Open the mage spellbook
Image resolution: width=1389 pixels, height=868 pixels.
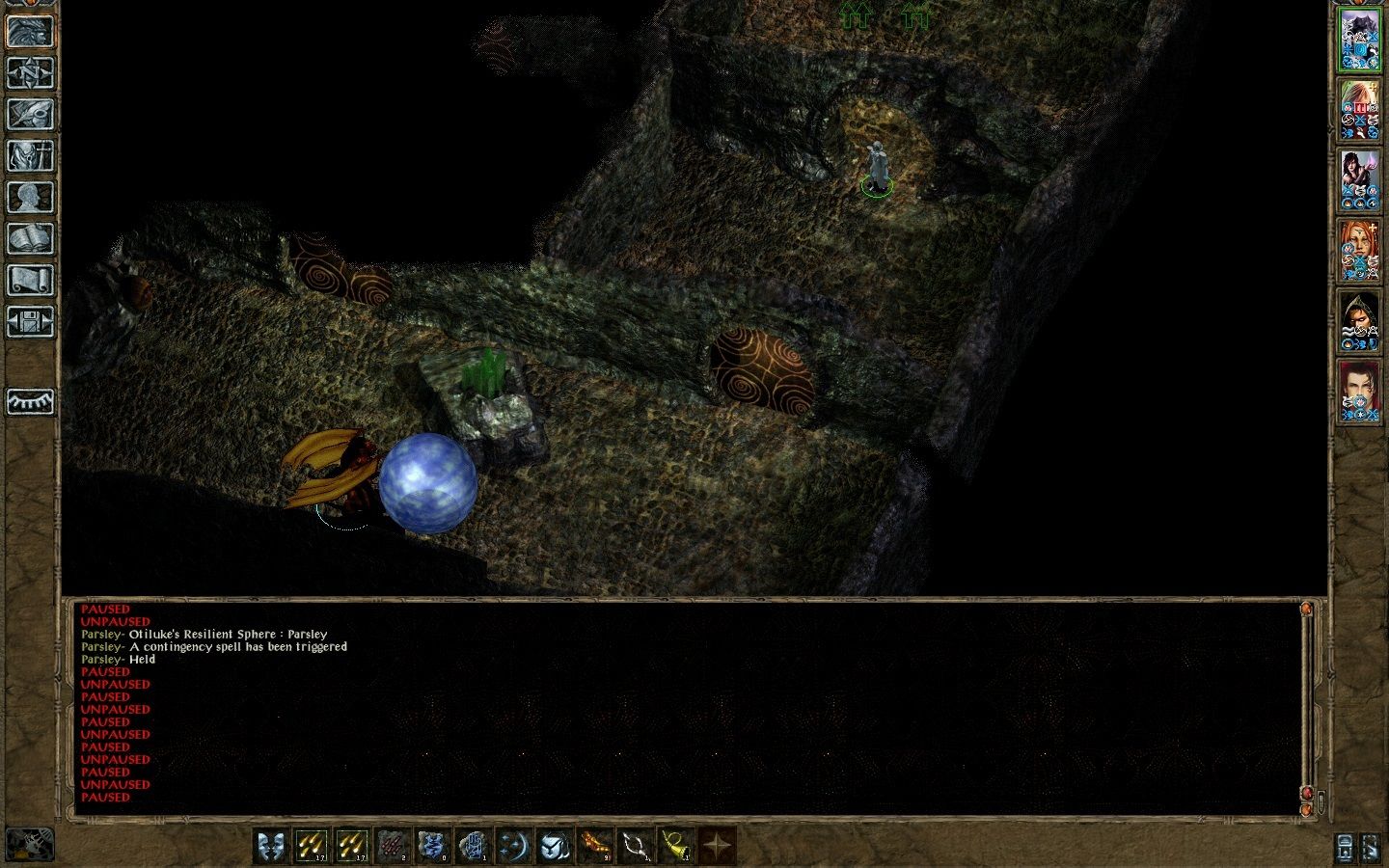(x=30, y=239)
